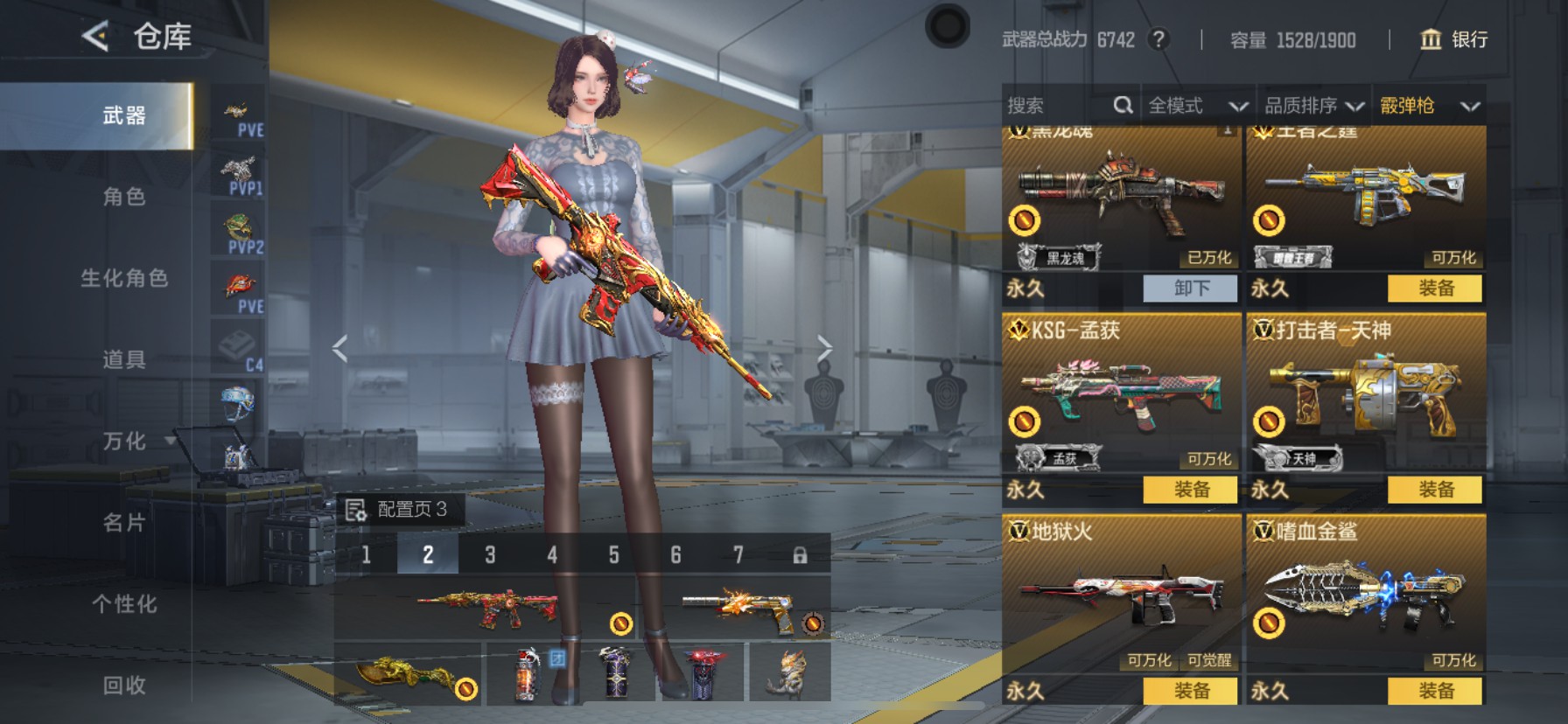The height and width of the screenshot is (724, 1568).
Task: Switch to the 角色 tab
Action: [124, 197]
